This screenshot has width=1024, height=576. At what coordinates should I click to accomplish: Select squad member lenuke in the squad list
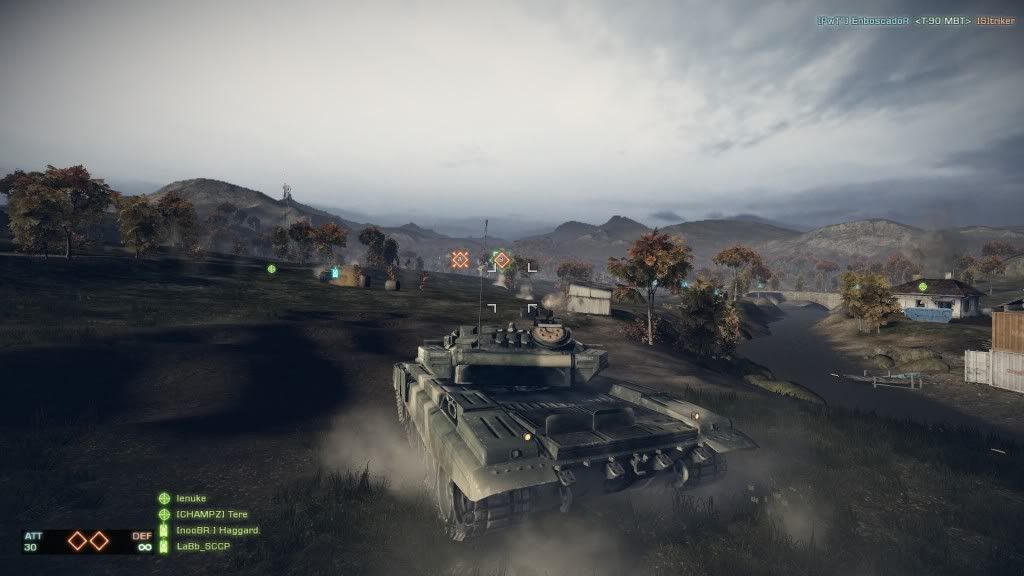[191, 498]
